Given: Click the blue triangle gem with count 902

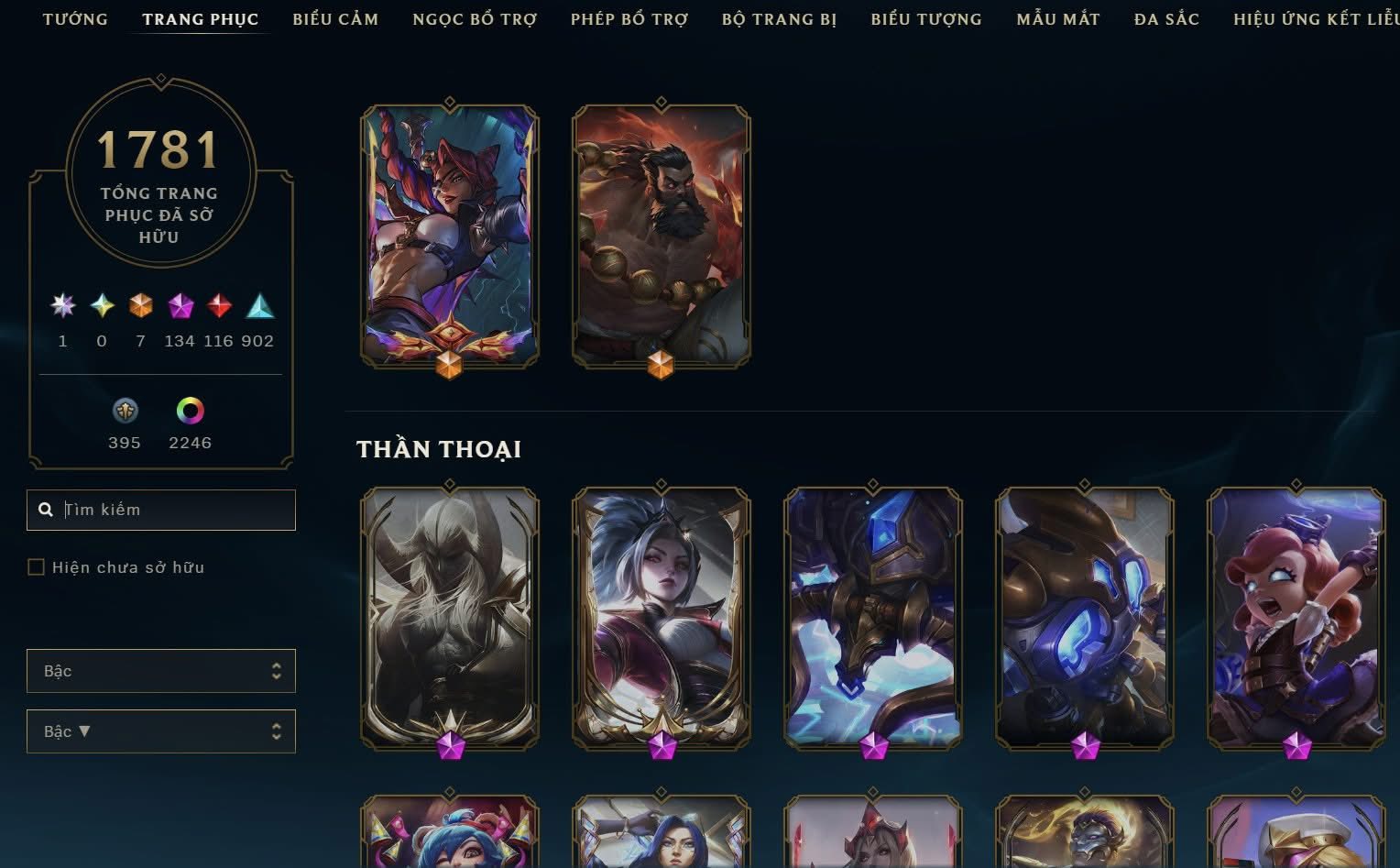Looking at the screenshot, I should pos(259,307).
